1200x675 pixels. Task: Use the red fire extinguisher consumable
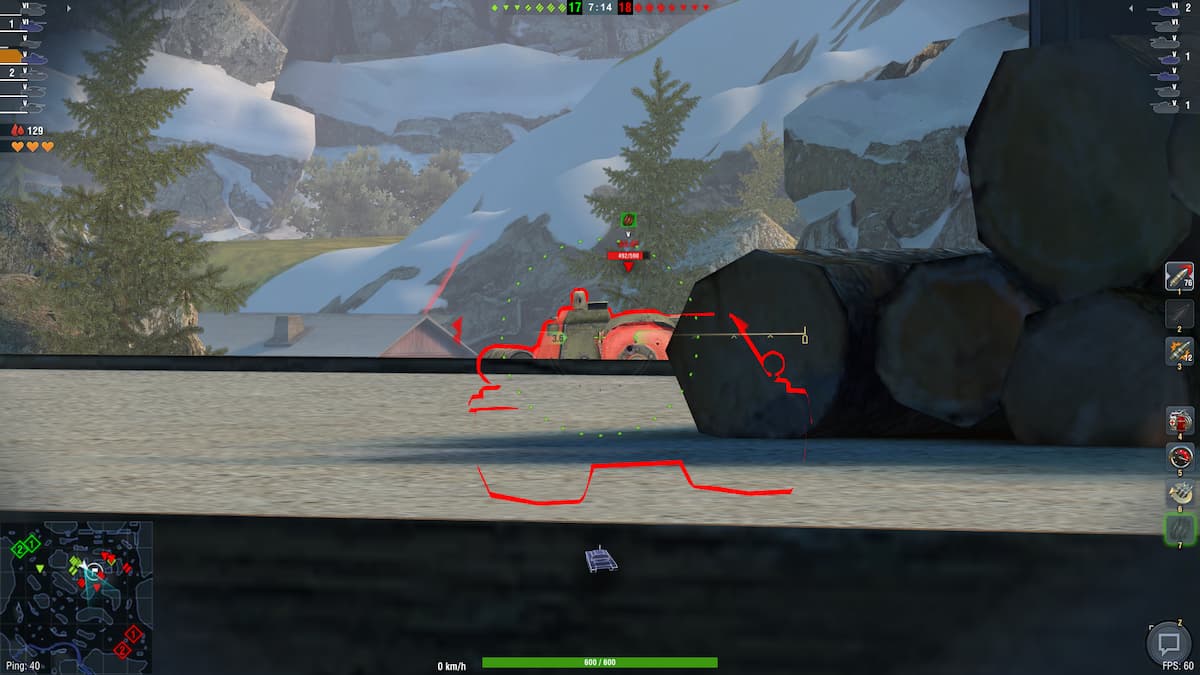click(x=1179, y=420)
